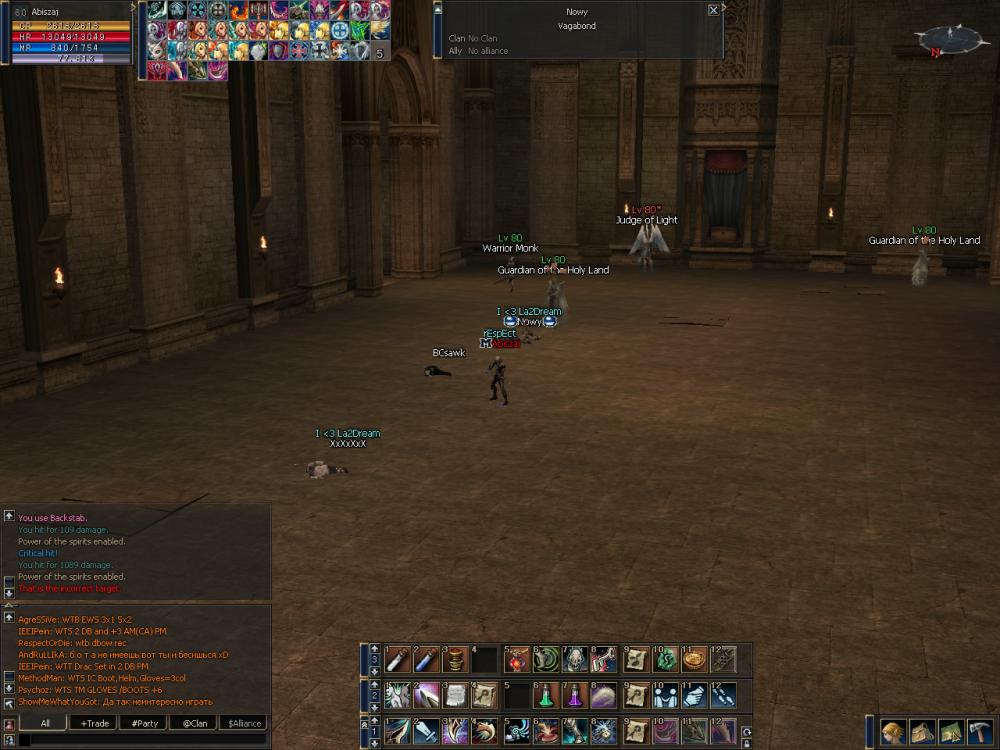Select the @Clan chat tab
Screen dimensions: 1000x750
pyautogui.click(x=194, y=723)
